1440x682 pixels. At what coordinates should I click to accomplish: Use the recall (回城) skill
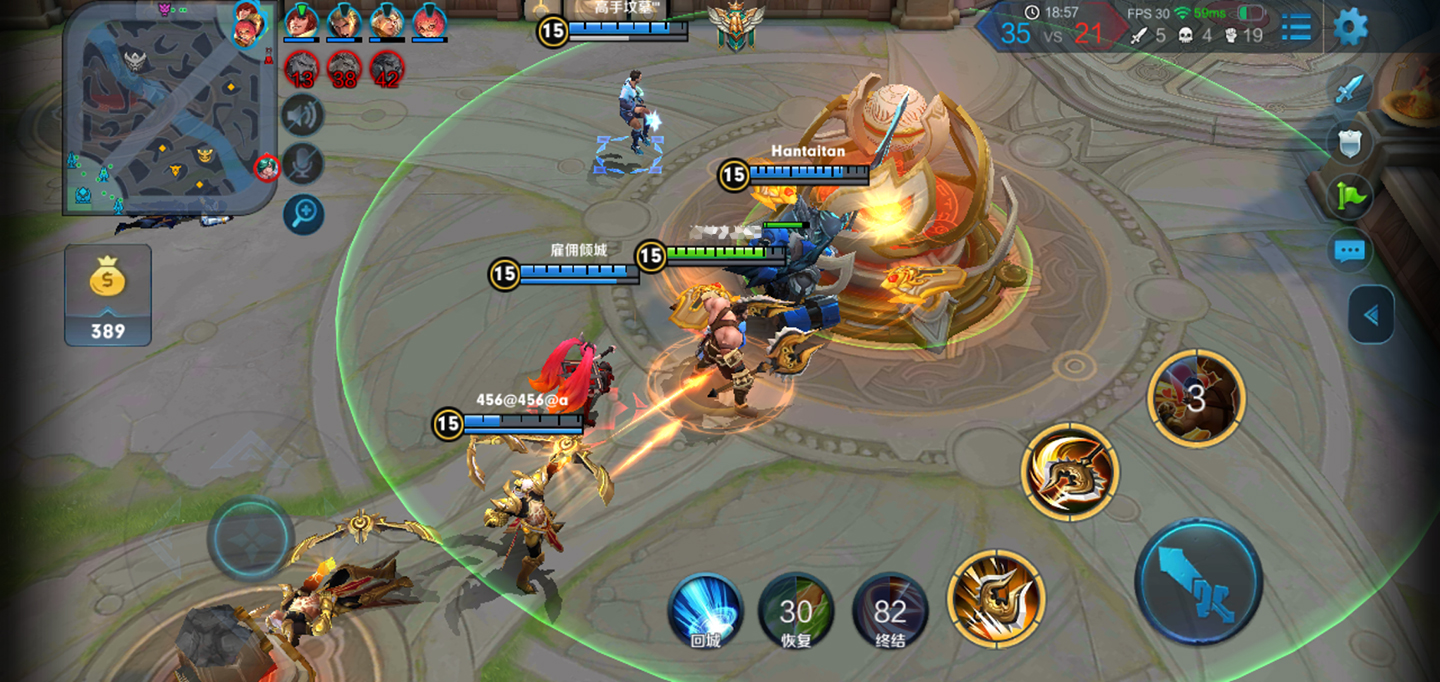705,610
